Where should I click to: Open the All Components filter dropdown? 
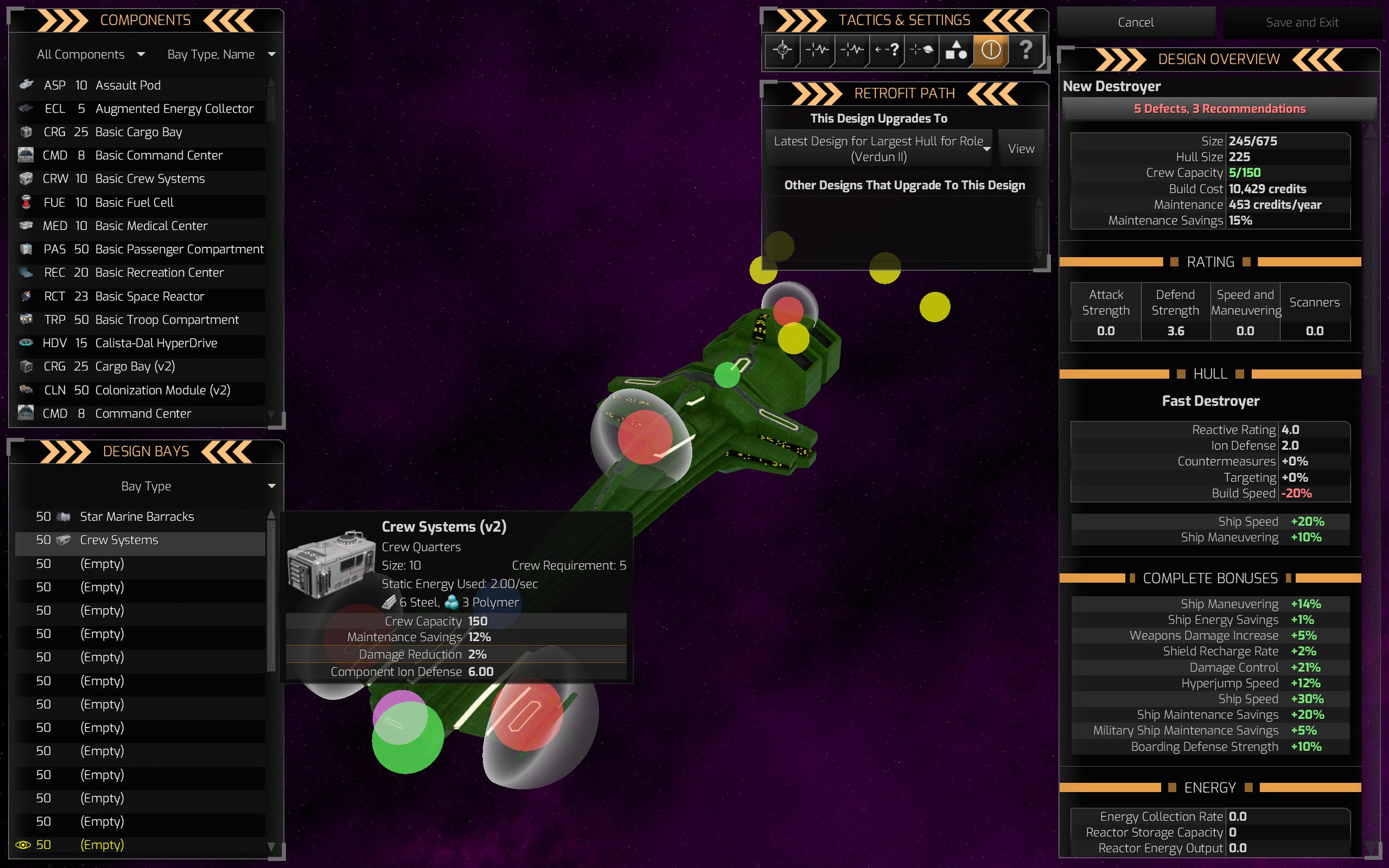[91, 55]
